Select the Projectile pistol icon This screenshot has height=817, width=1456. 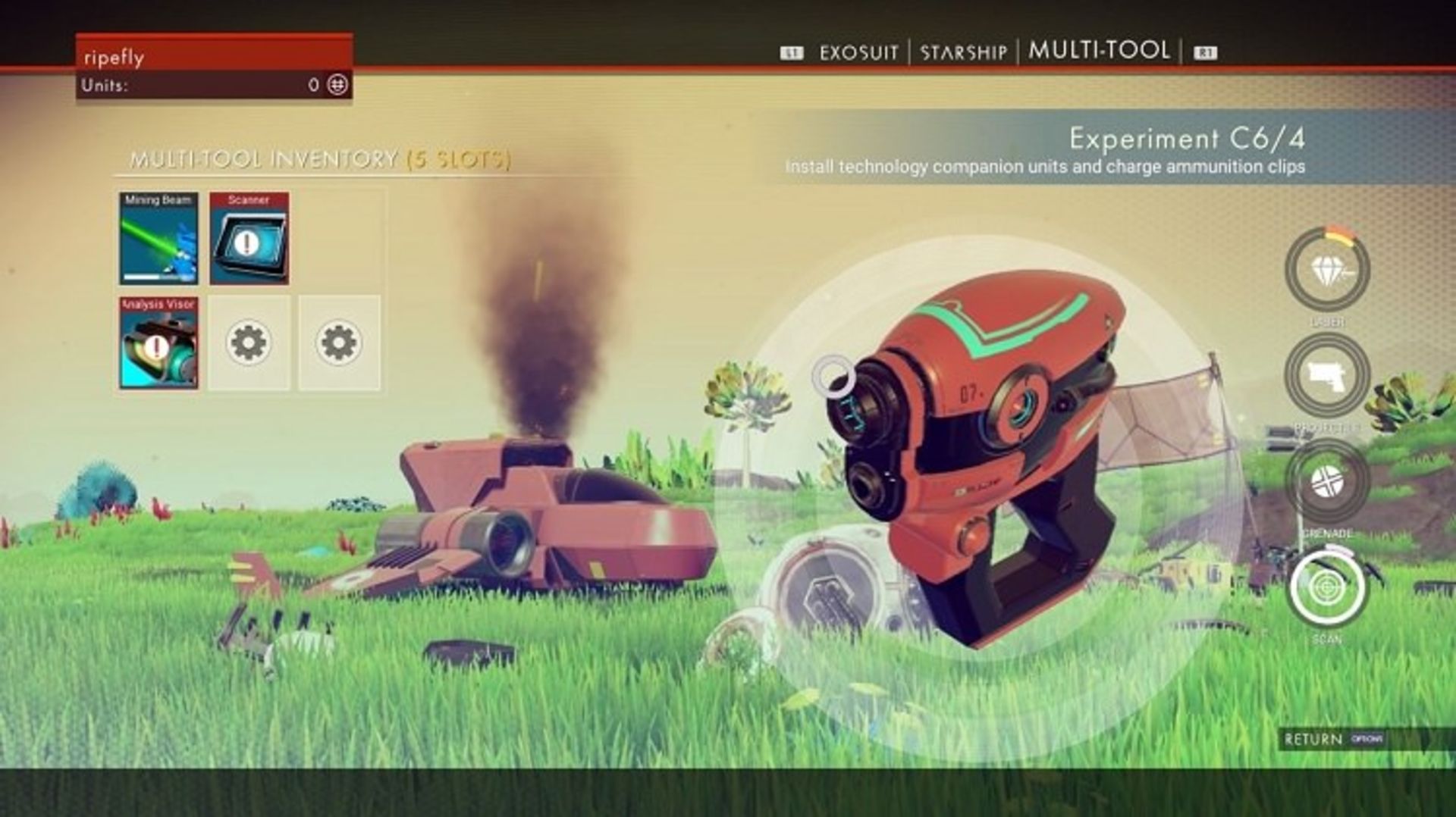1326,375
